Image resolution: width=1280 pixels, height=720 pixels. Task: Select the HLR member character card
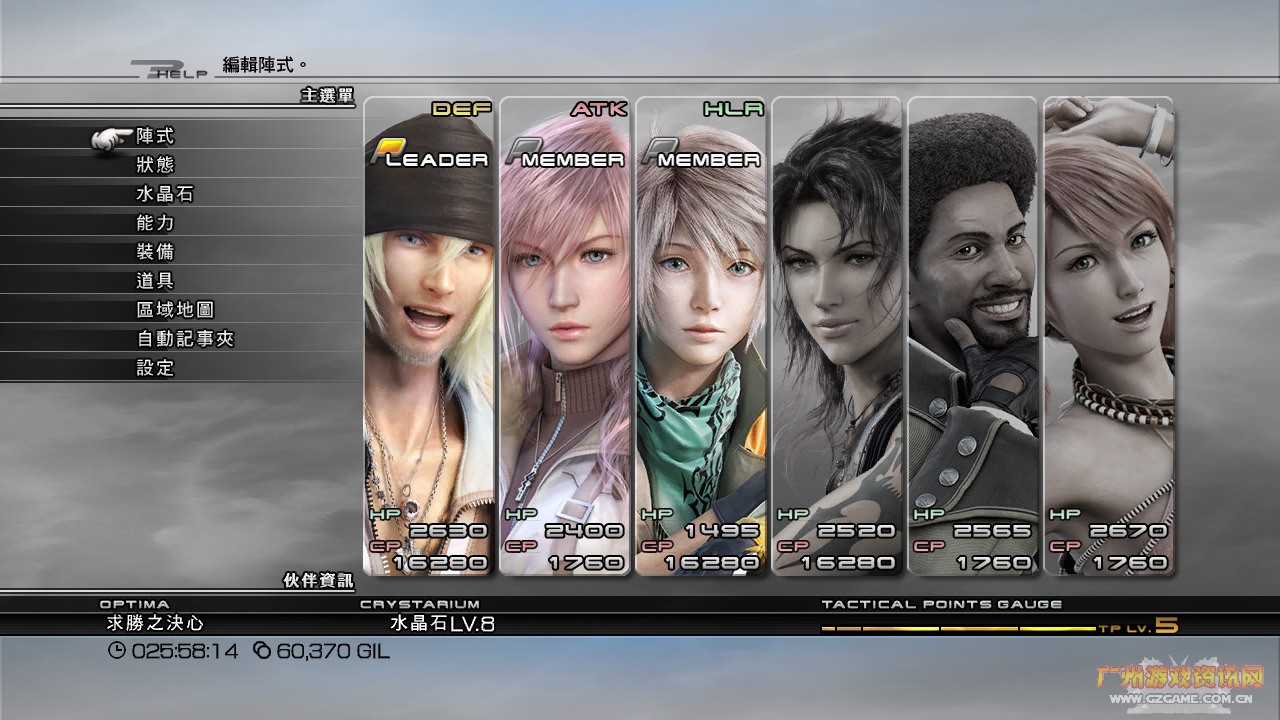(701, 336)
